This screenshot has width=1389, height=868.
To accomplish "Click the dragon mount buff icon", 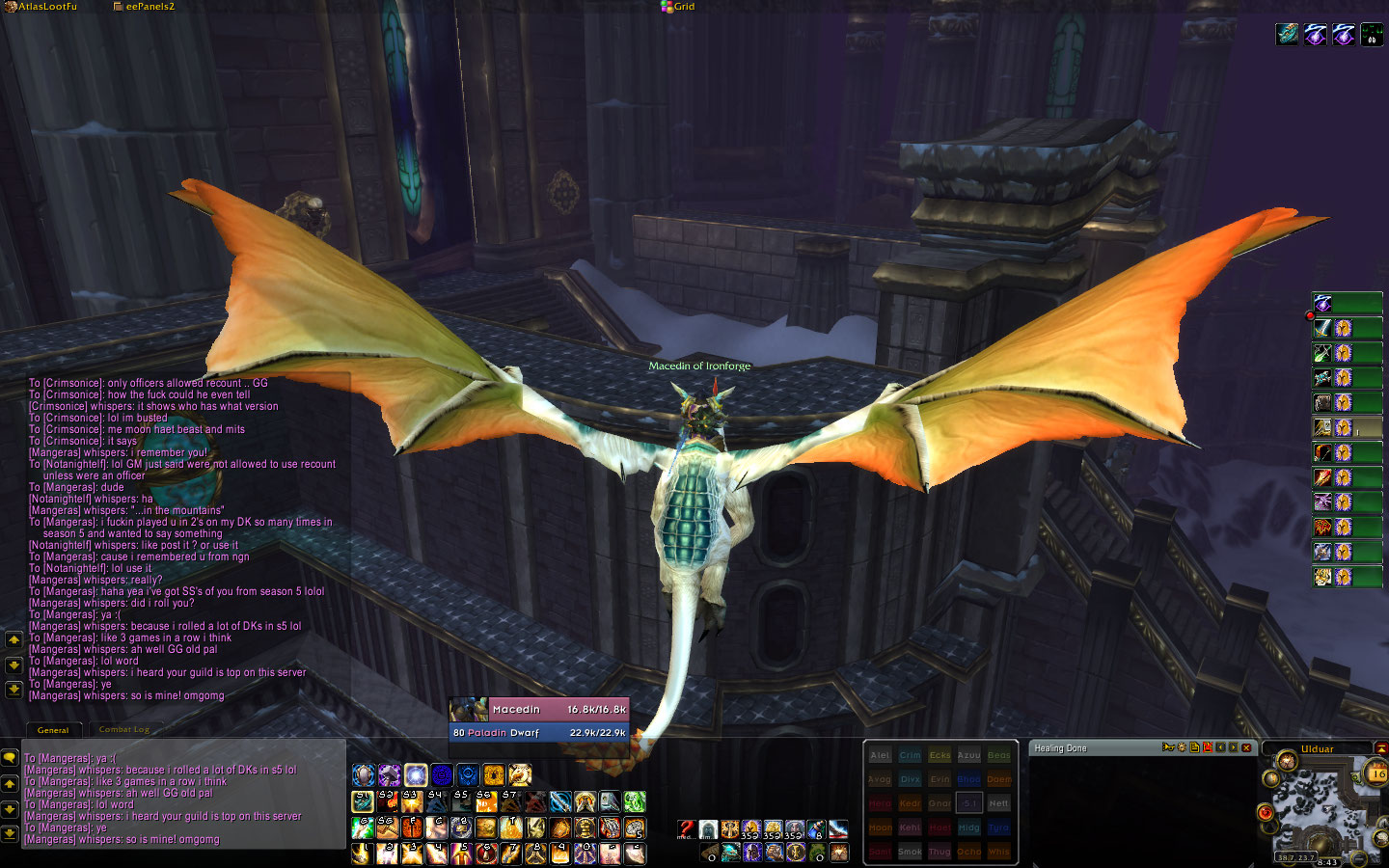I will point(1288,36).
